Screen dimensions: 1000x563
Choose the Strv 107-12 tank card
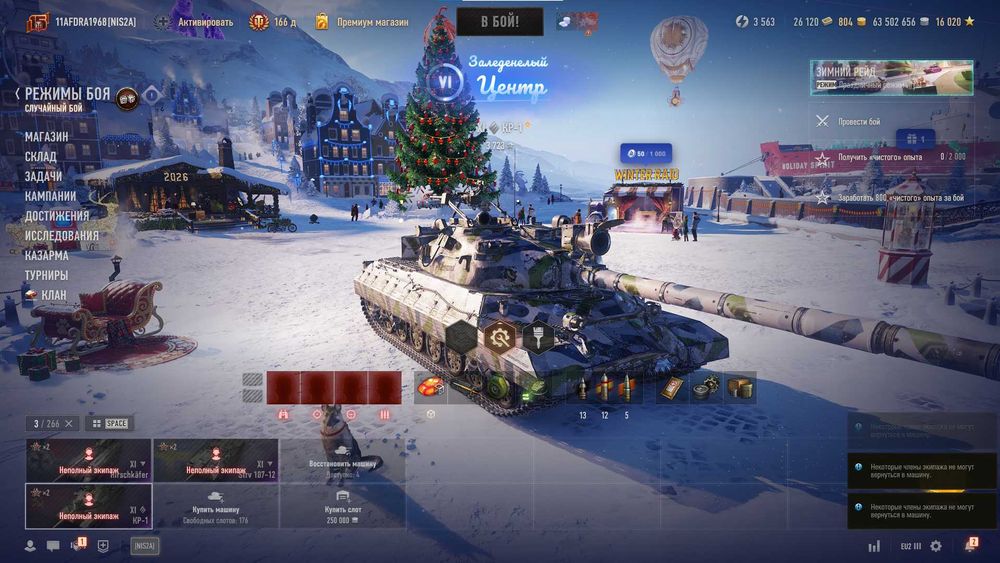click(215, 461)
